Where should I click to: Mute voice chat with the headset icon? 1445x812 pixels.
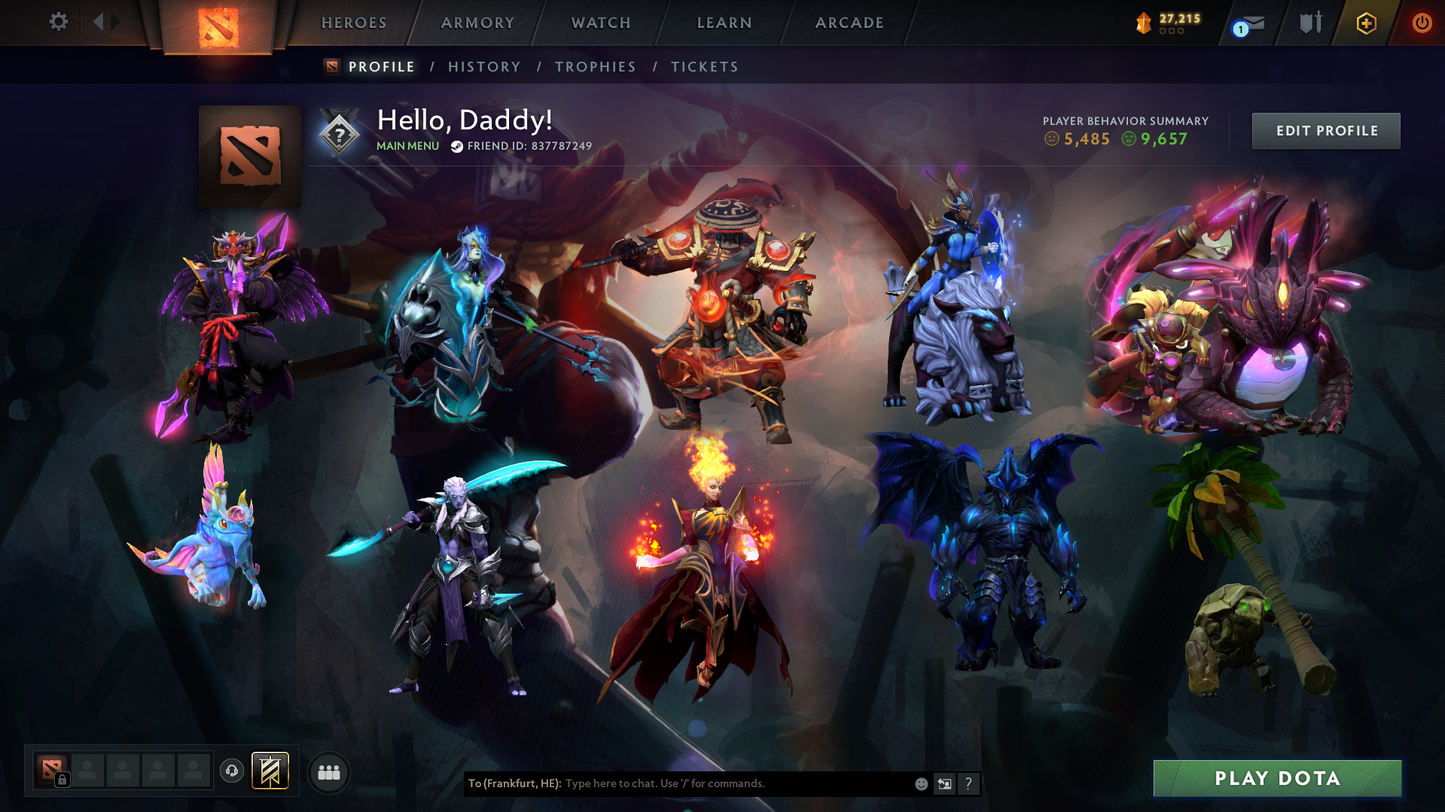[x=230, y=771]
